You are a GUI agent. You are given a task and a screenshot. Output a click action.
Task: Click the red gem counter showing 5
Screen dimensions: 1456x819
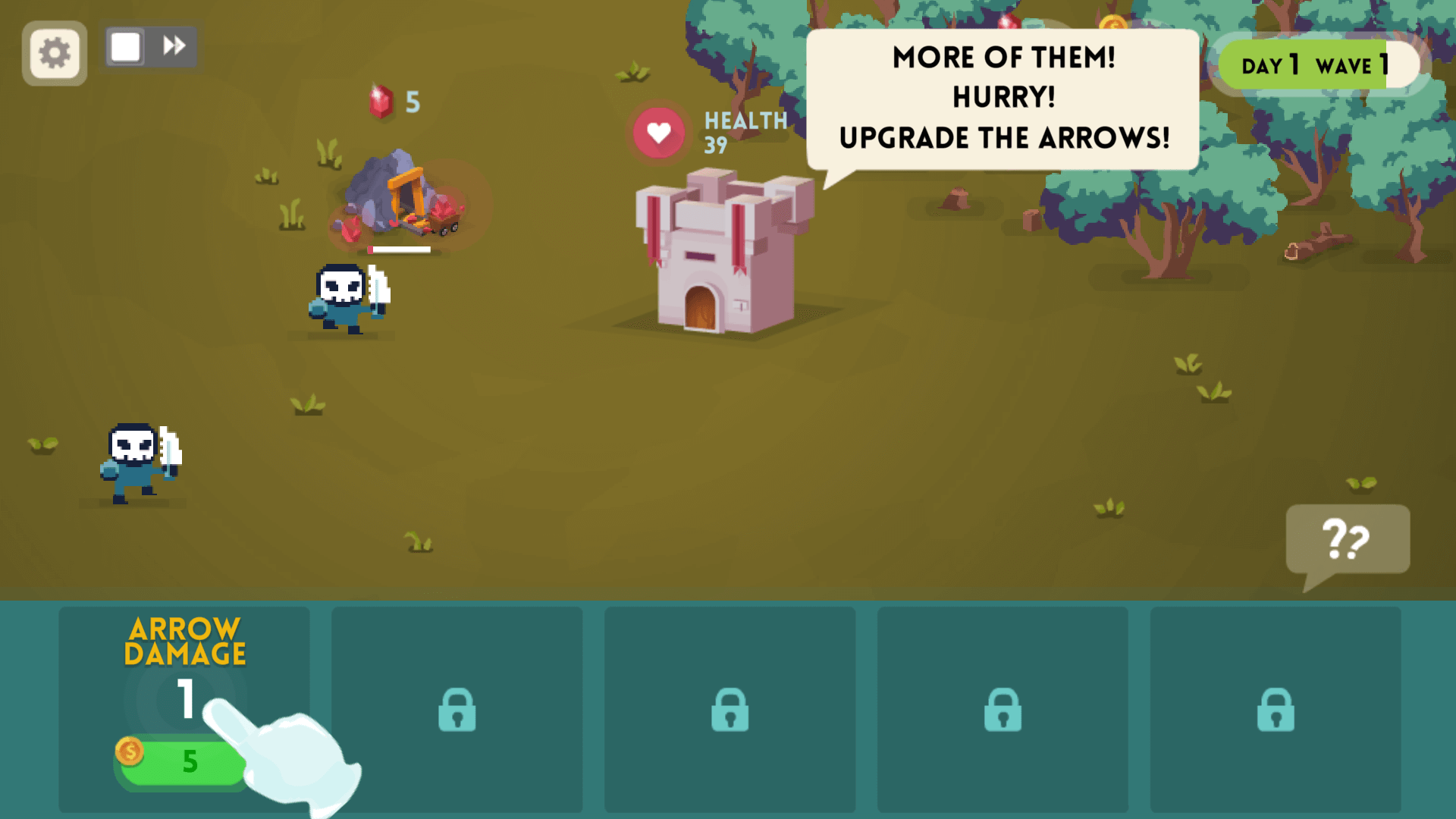pyautogui.click(x=394, y=102)
